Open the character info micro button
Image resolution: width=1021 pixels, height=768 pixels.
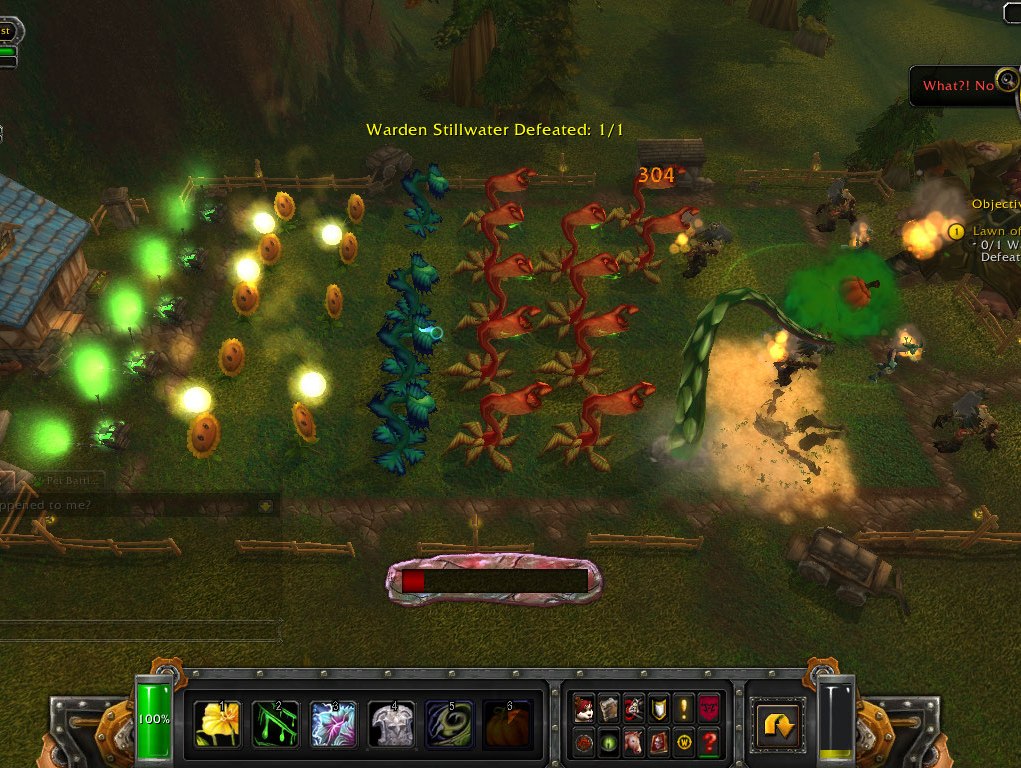click(x=584, y=709)
